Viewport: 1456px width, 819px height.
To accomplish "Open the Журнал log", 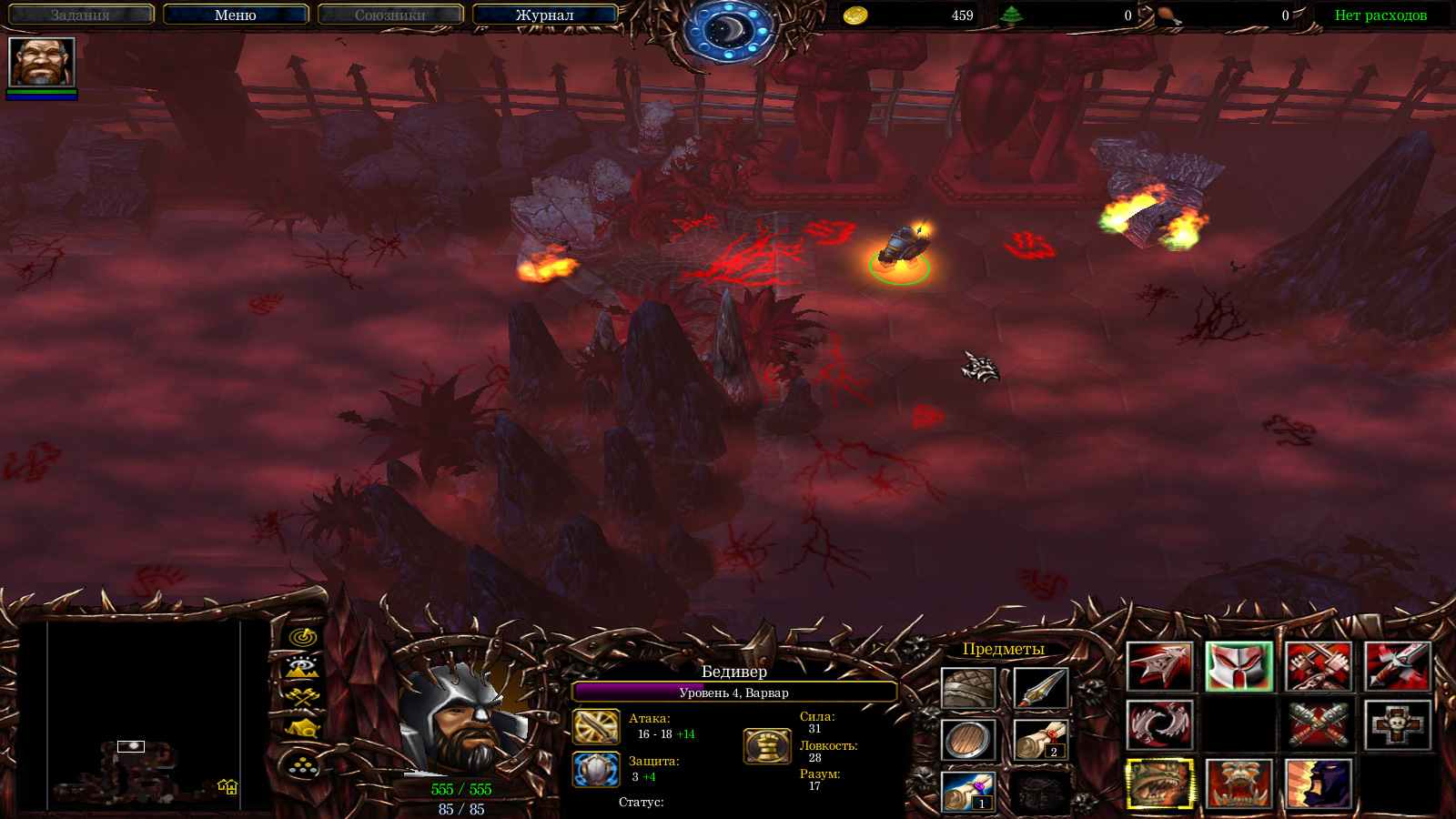I will pos(544,15).
